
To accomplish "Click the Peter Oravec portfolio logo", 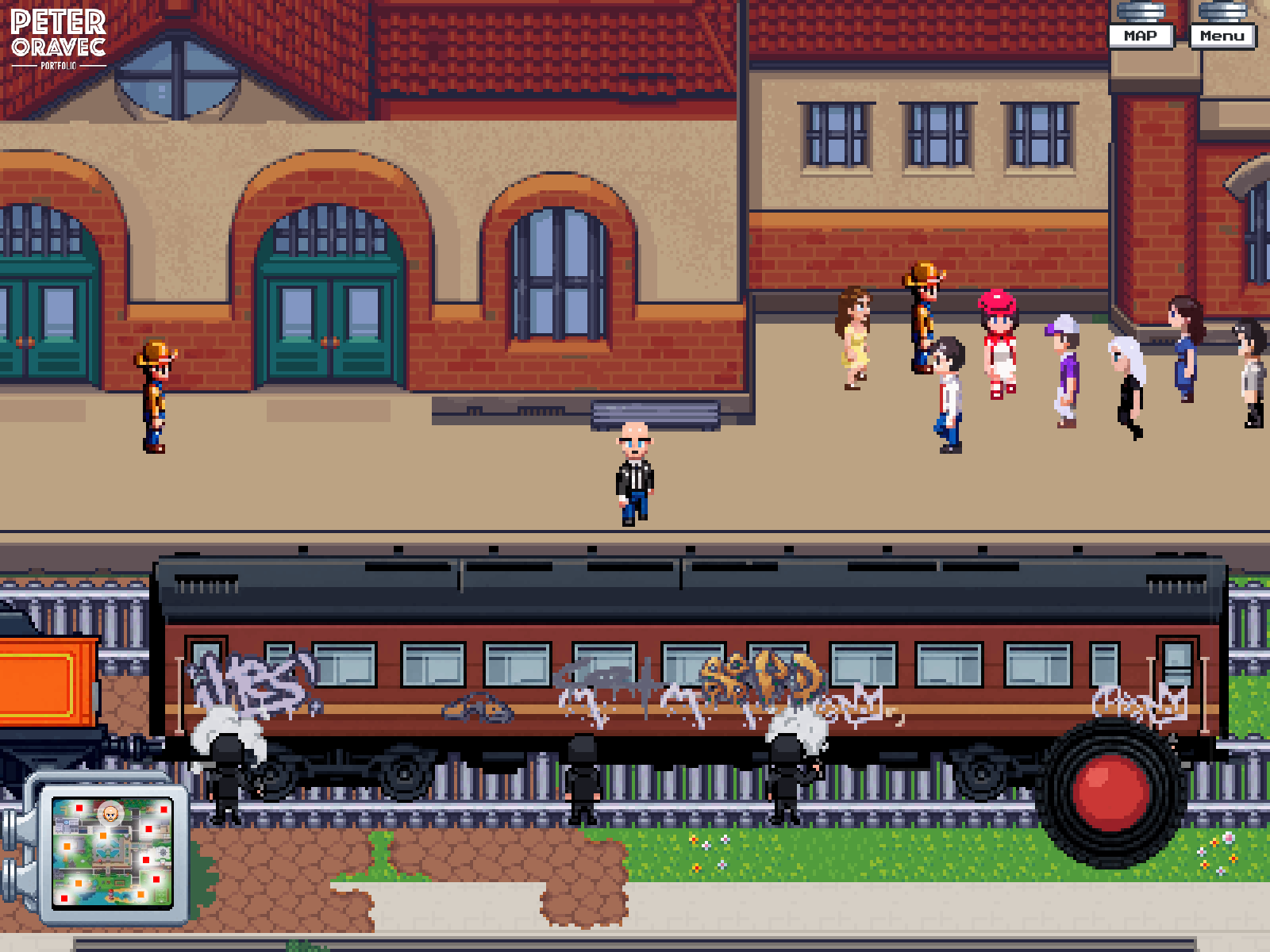I will [59, 38].
